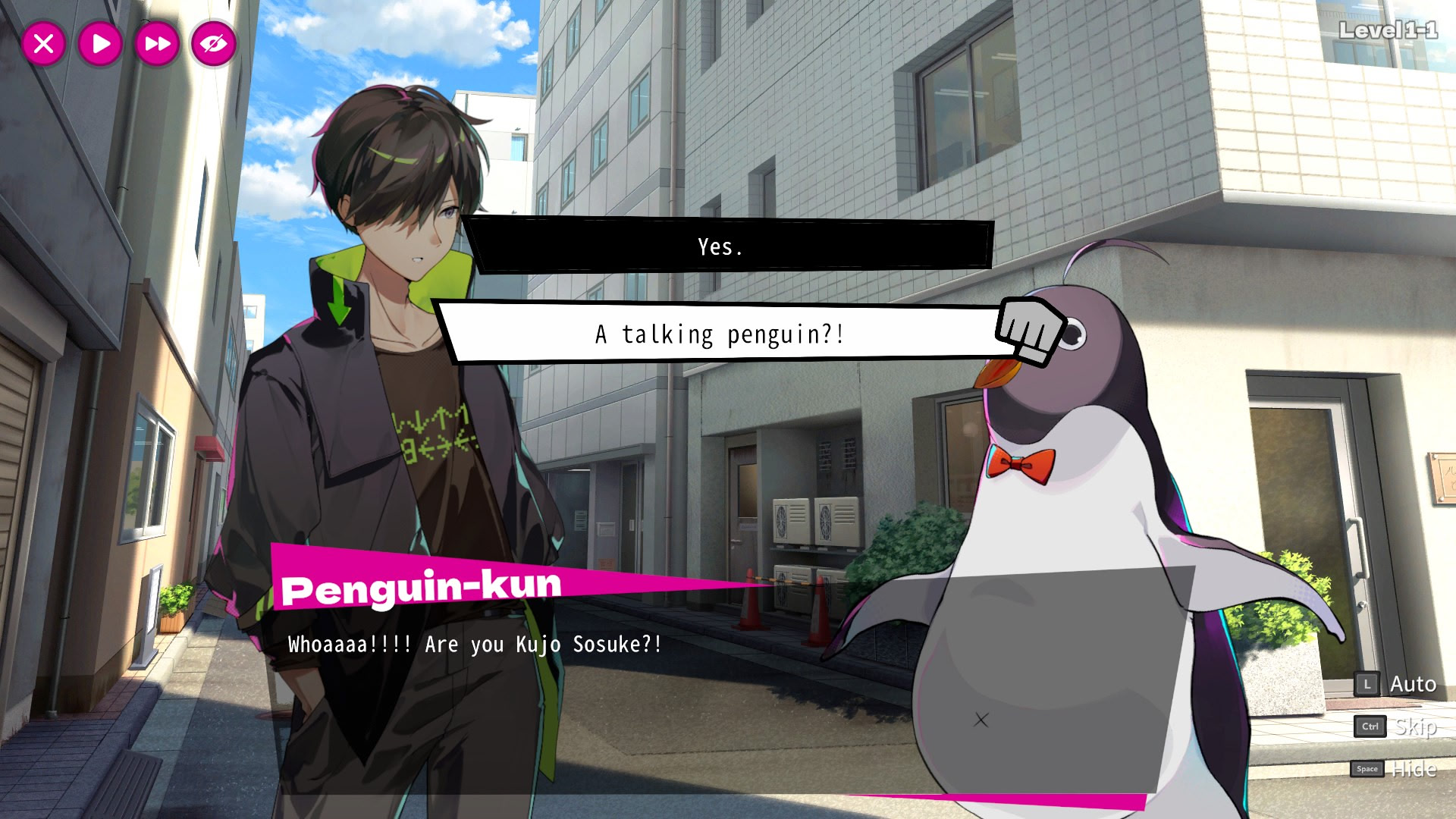Viewport: 1456px width, 819px height.
Task: Toggle the Auto option
Action: click(x=1412, y=685)
